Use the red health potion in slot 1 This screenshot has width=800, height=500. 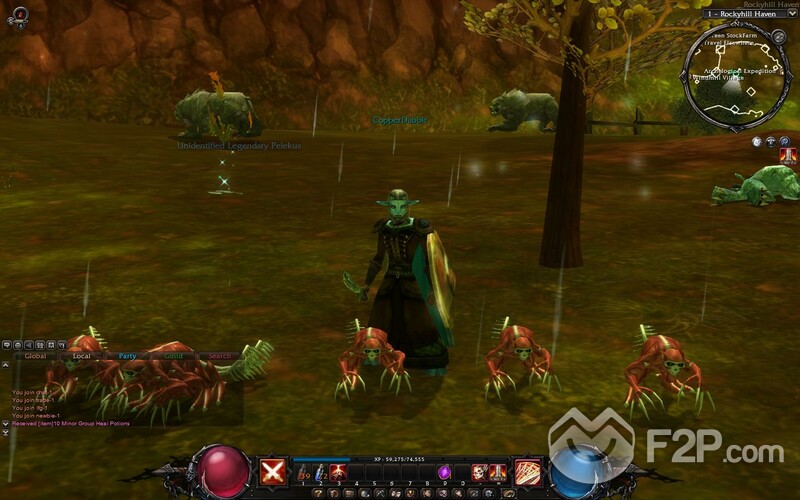tap(303, 472)
